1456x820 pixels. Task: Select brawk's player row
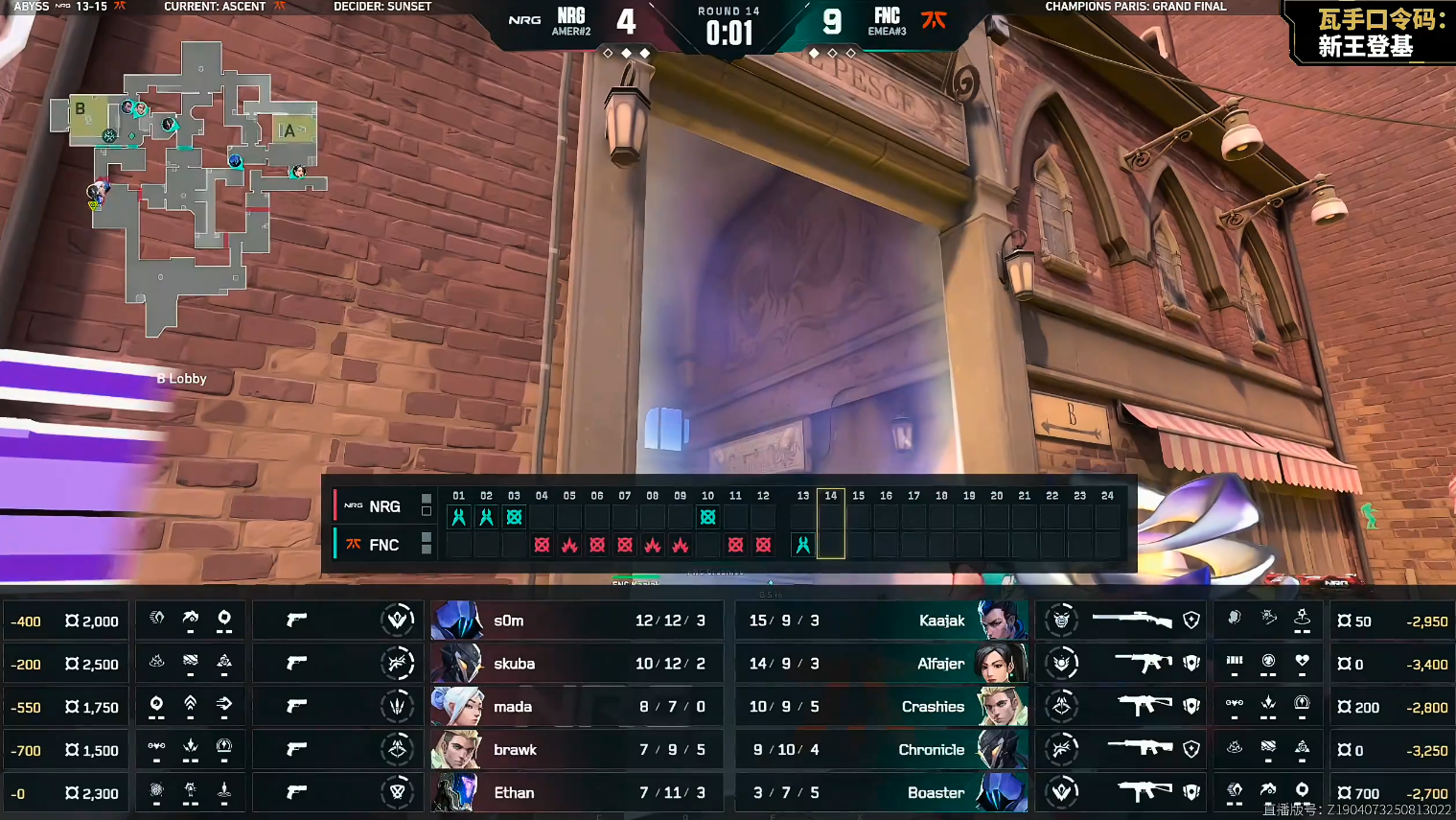575,750
